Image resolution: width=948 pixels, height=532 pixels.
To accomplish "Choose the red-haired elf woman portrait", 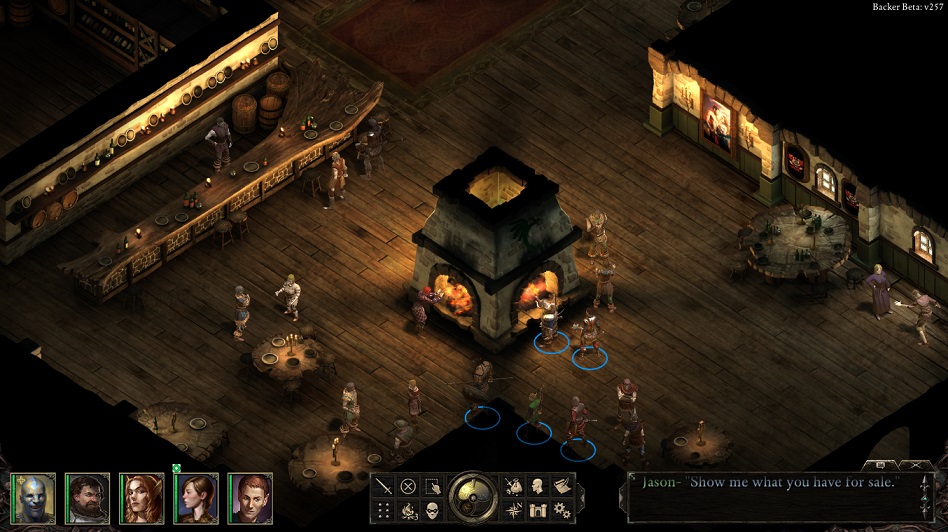I will tap(141, 497).
